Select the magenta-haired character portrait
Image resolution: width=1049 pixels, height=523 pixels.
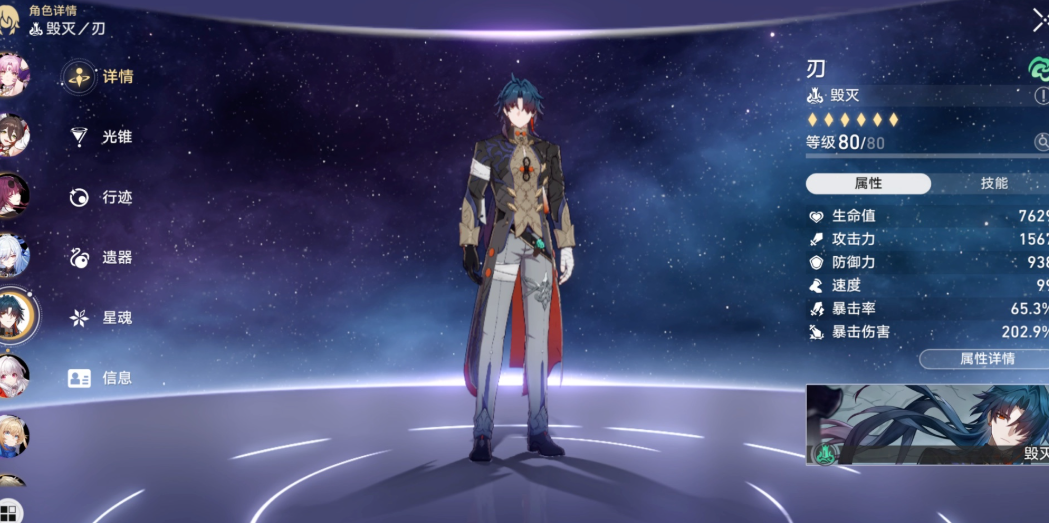(x=13, y=195)
